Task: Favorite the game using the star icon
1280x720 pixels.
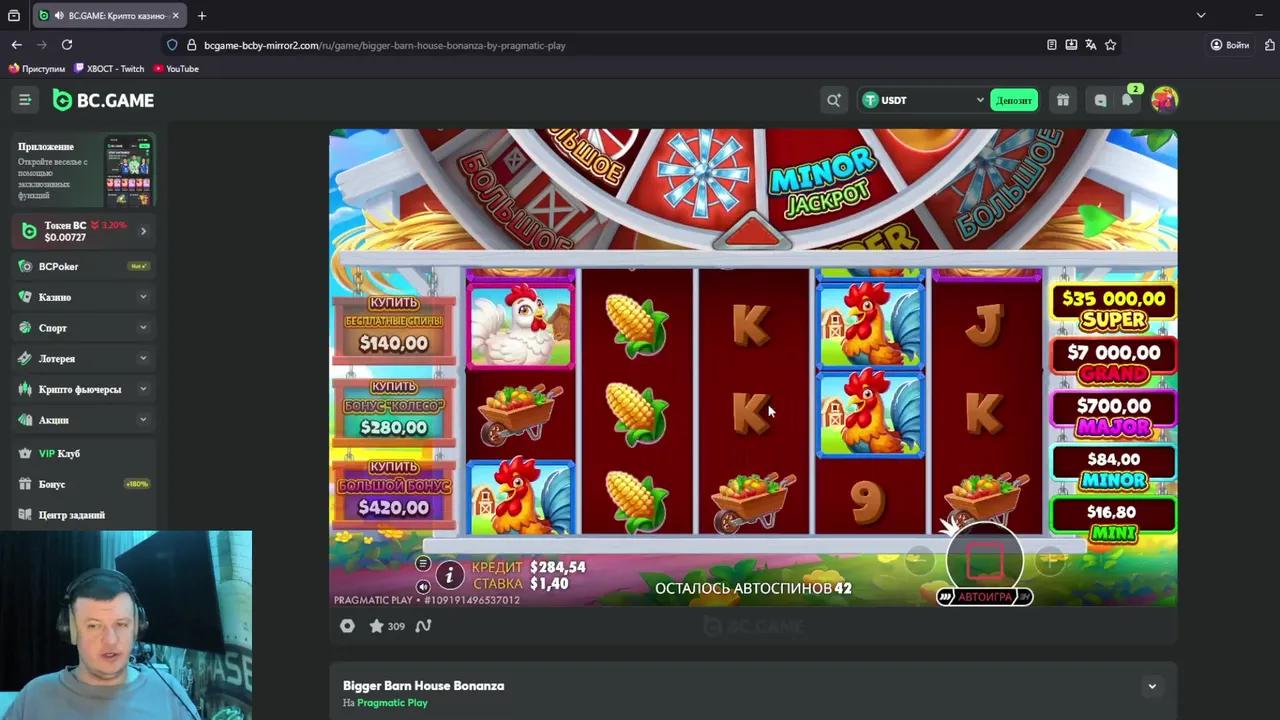Action: 377,626
